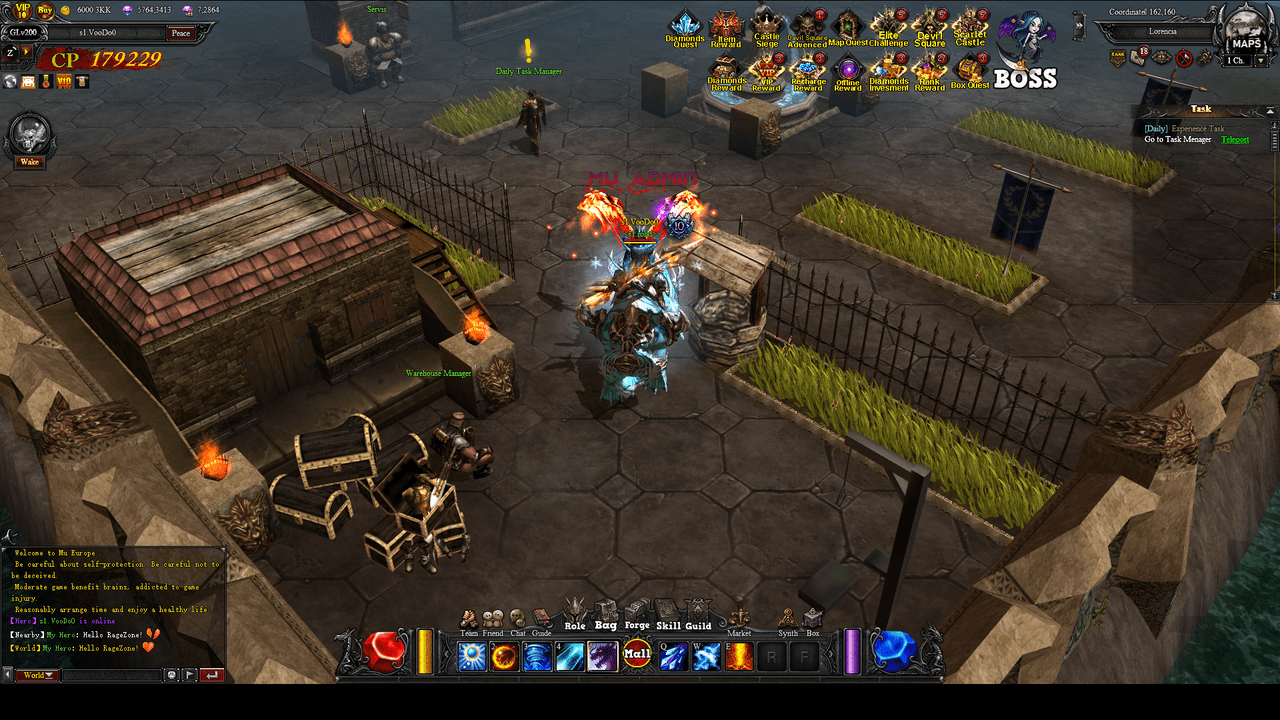This screenshot has height=720, width=1280.
Task: Open the Role character sheet
Action: pyautogui.click(x=575, y=615)
